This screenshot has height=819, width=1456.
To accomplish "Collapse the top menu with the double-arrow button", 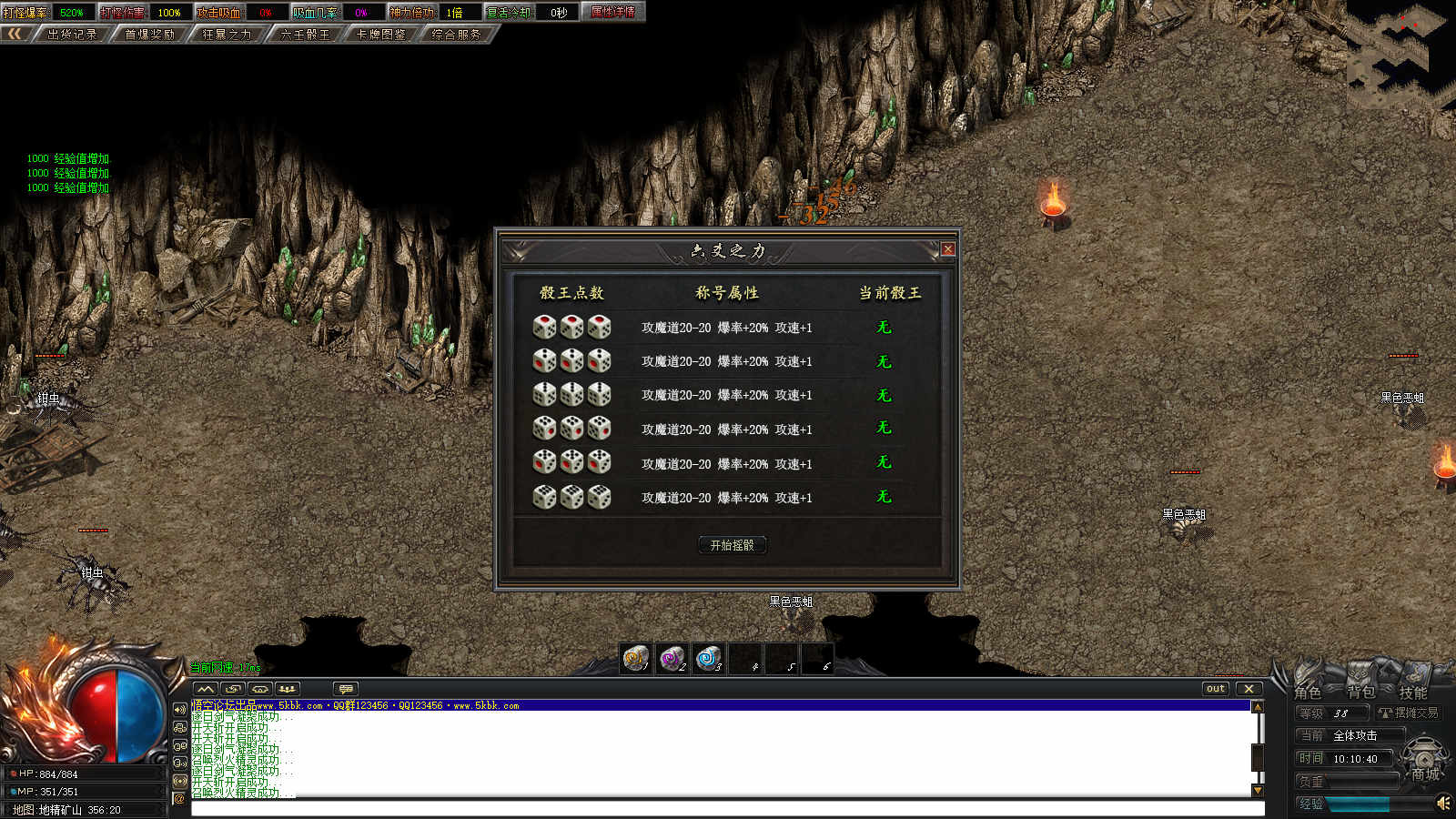I will (15, 35).
